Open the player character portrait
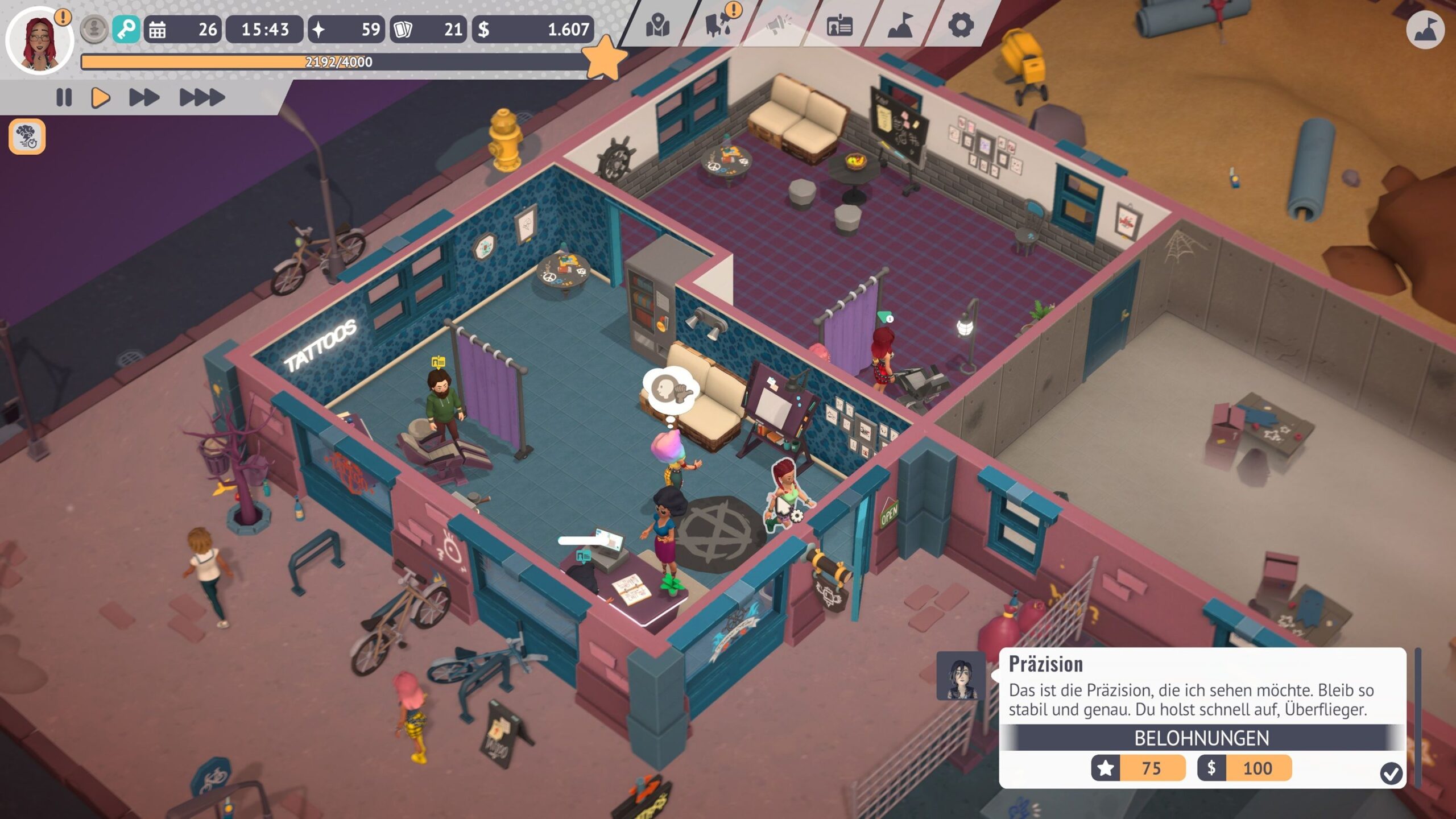Image resolution: width=1456 pixels, height=819 pixels. click(39, 41)
